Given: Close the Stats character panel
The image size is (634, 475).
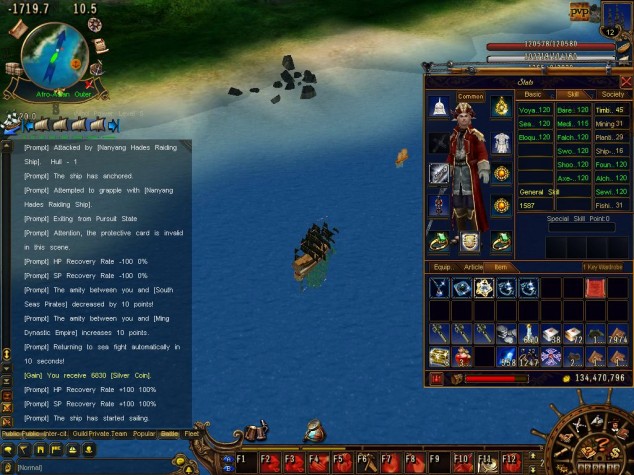Looking at the screenshot, I should tap(626, 81).
